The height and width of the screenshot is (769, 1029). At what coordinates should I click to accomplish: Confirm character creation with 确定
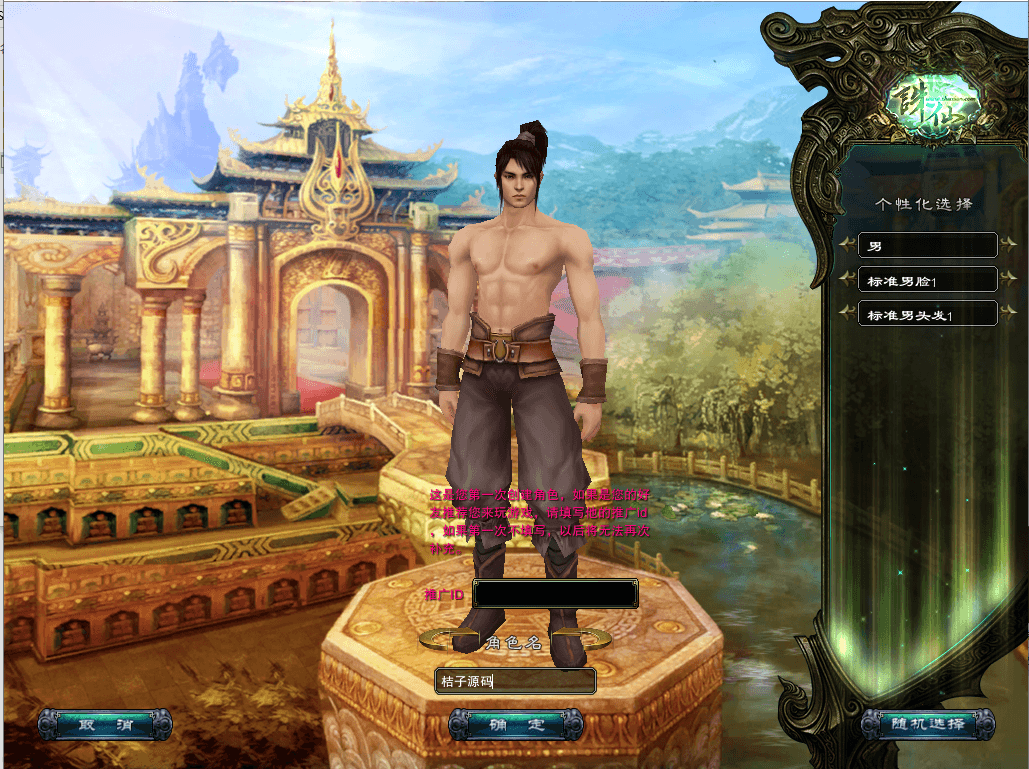tap(516, 724)
